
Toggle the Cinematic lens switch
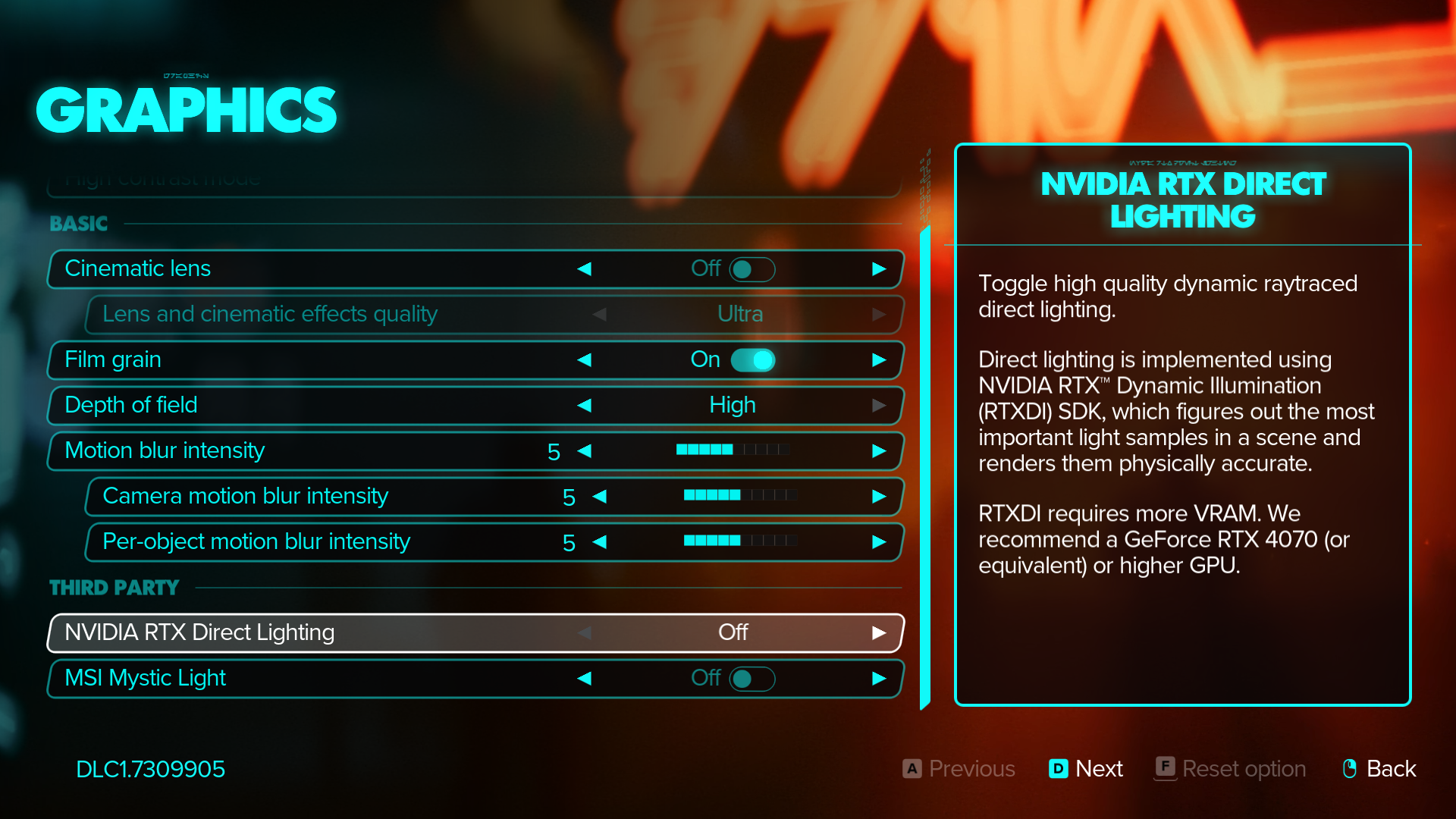pos(752,269)
